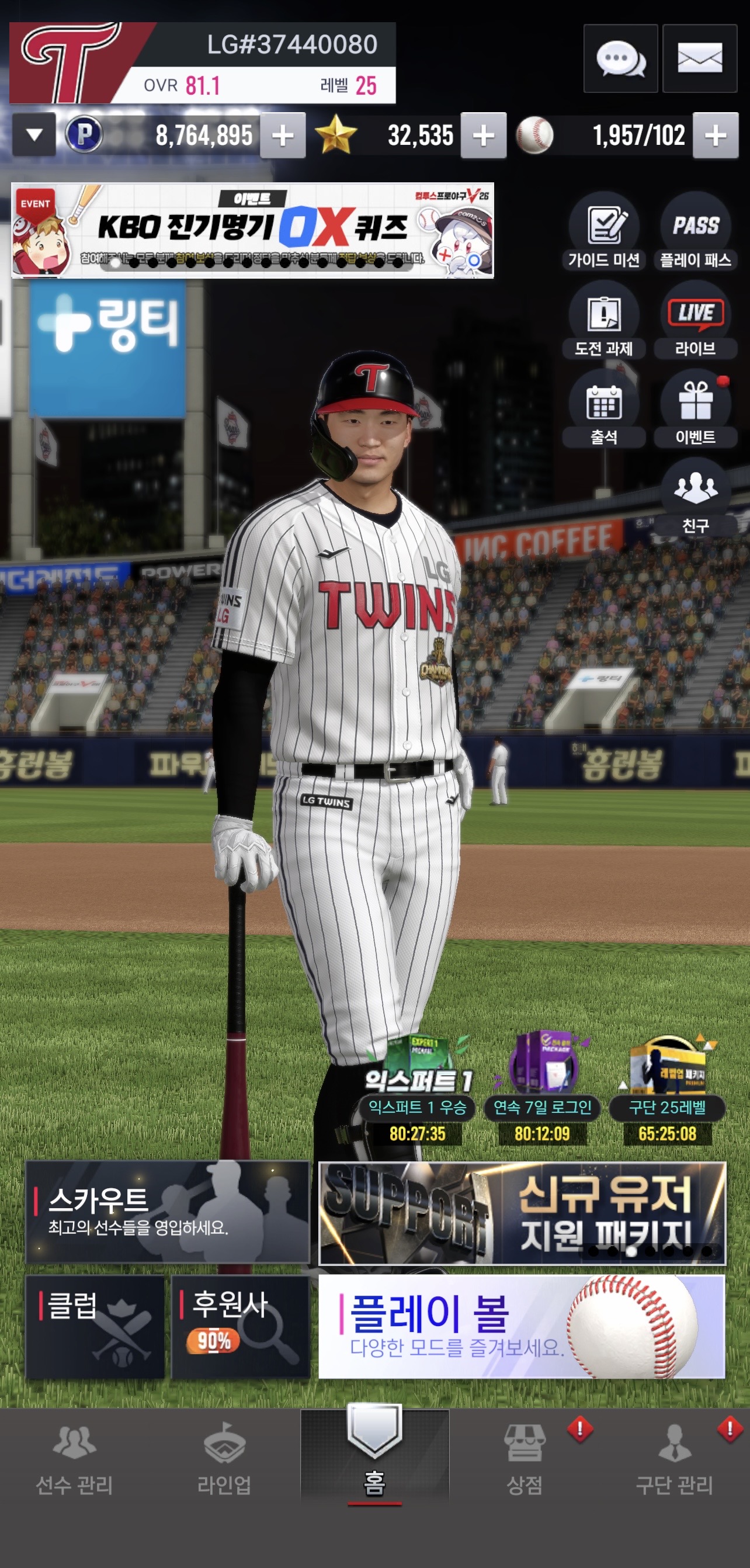Open the chat speech bubble icon

pyautogui.click(x=620, y=59)
